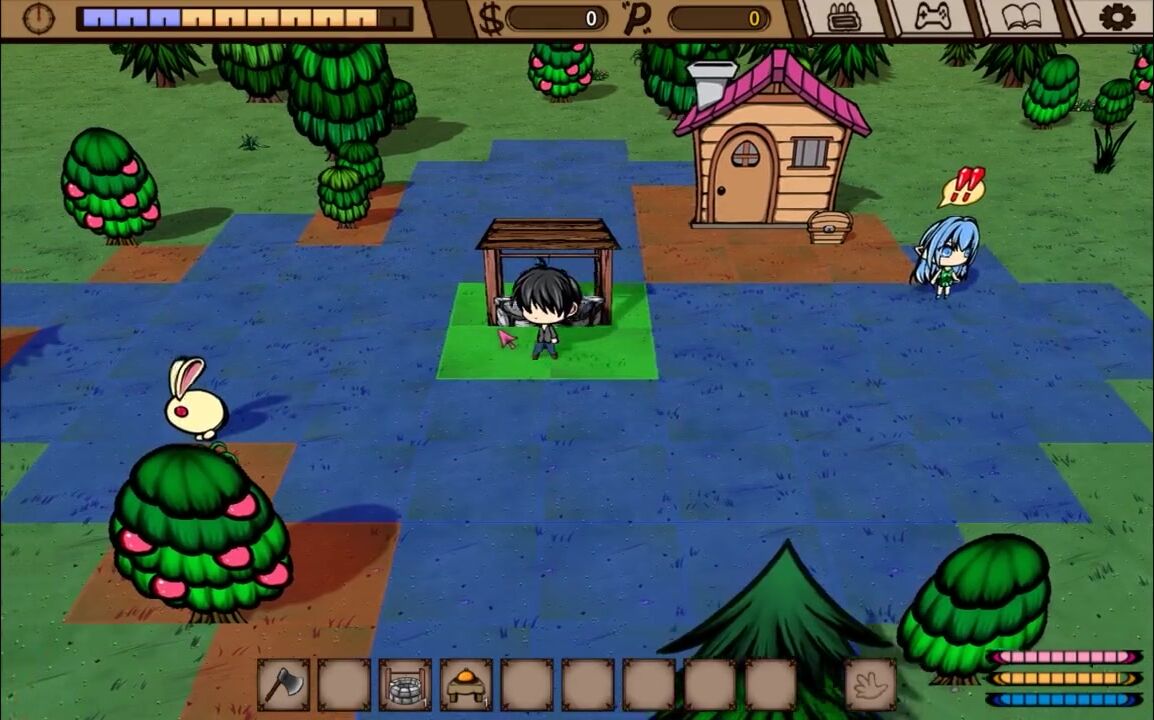Select the axe in the hotbar
This screenshot has height=720, width=1154.
pos(283,685)
